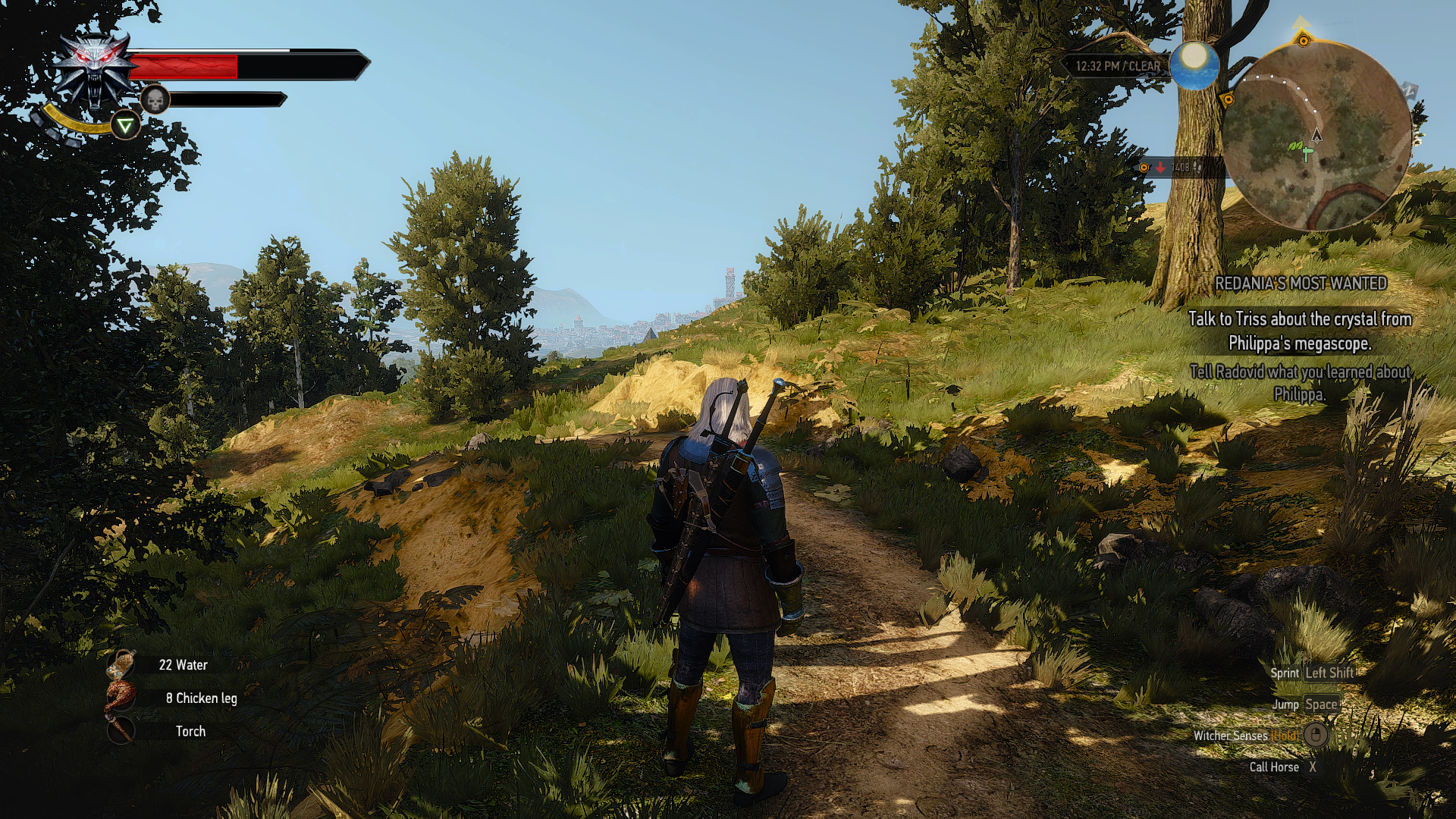Select the Water quick slot
The height and width of the screenshot is (819, 1456).
[x=121, y=665]
